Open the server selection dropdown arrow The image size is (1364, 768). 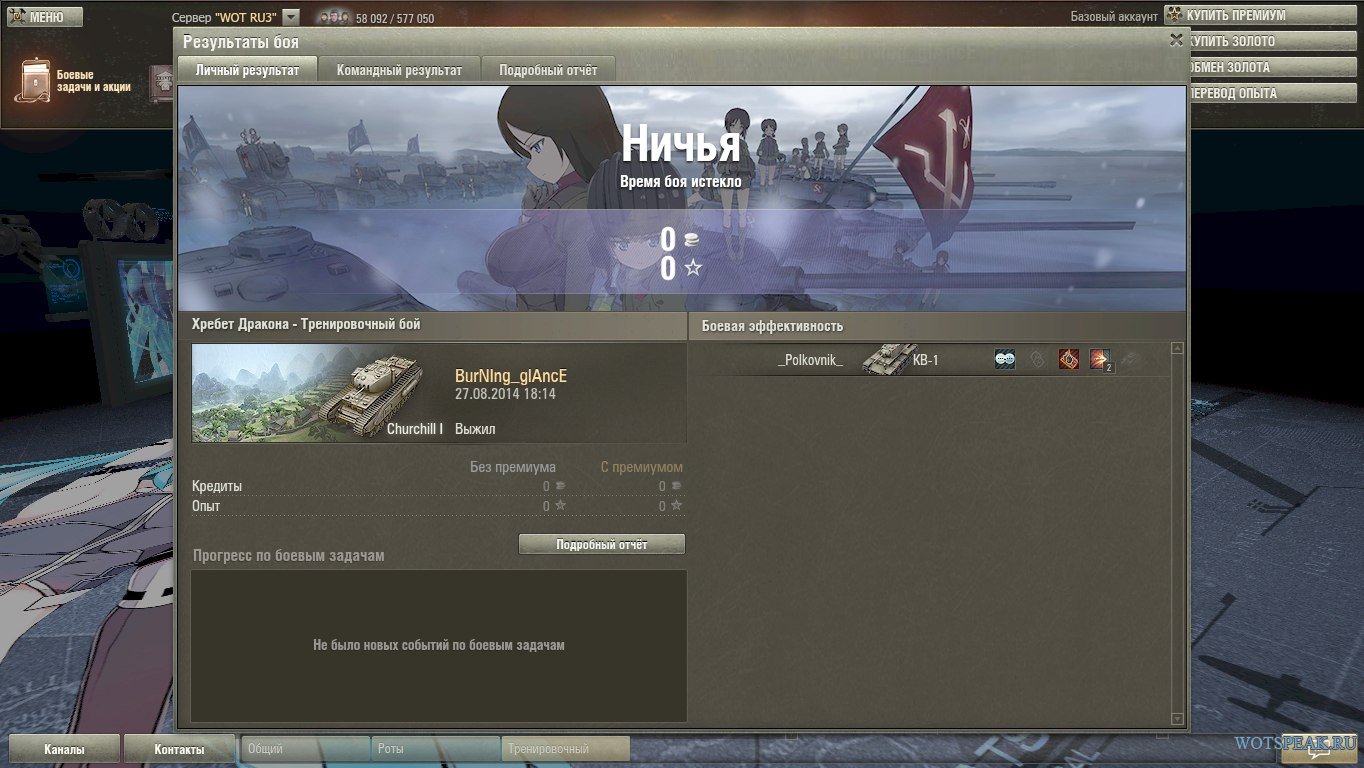pos(291,17)
